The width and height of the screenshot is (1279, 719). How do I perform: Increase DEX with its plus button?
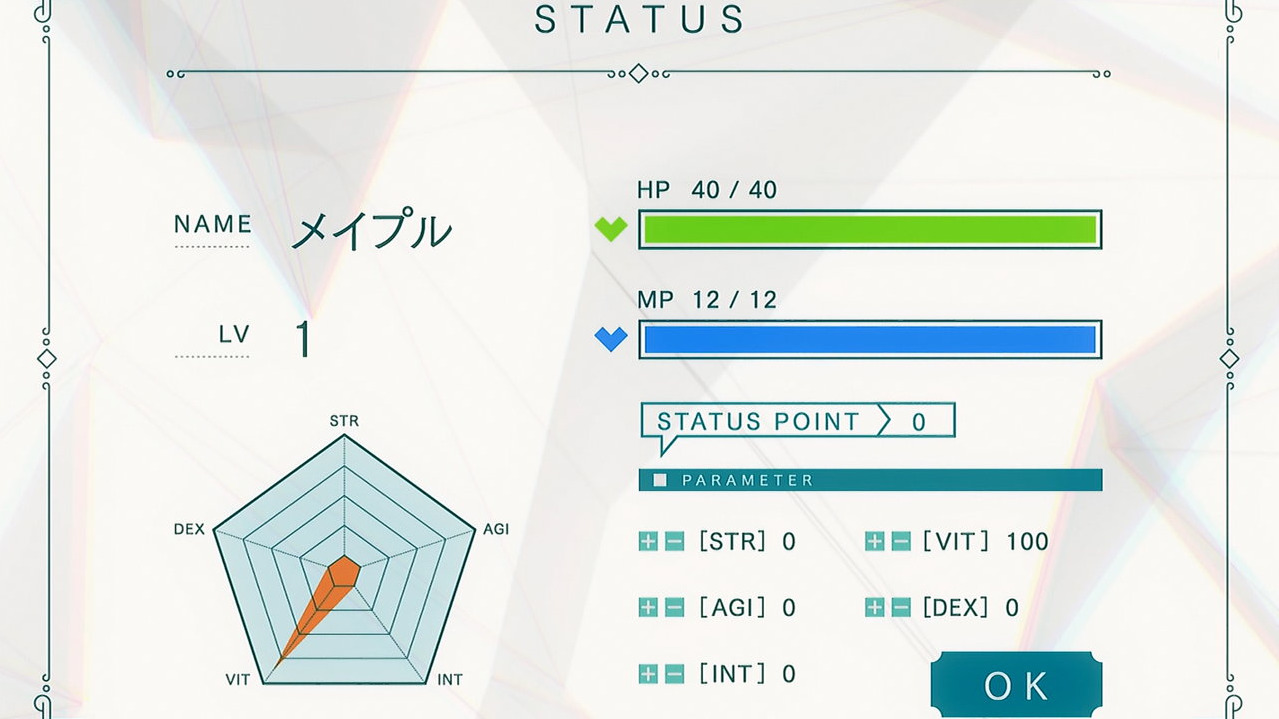click(875, 607)
